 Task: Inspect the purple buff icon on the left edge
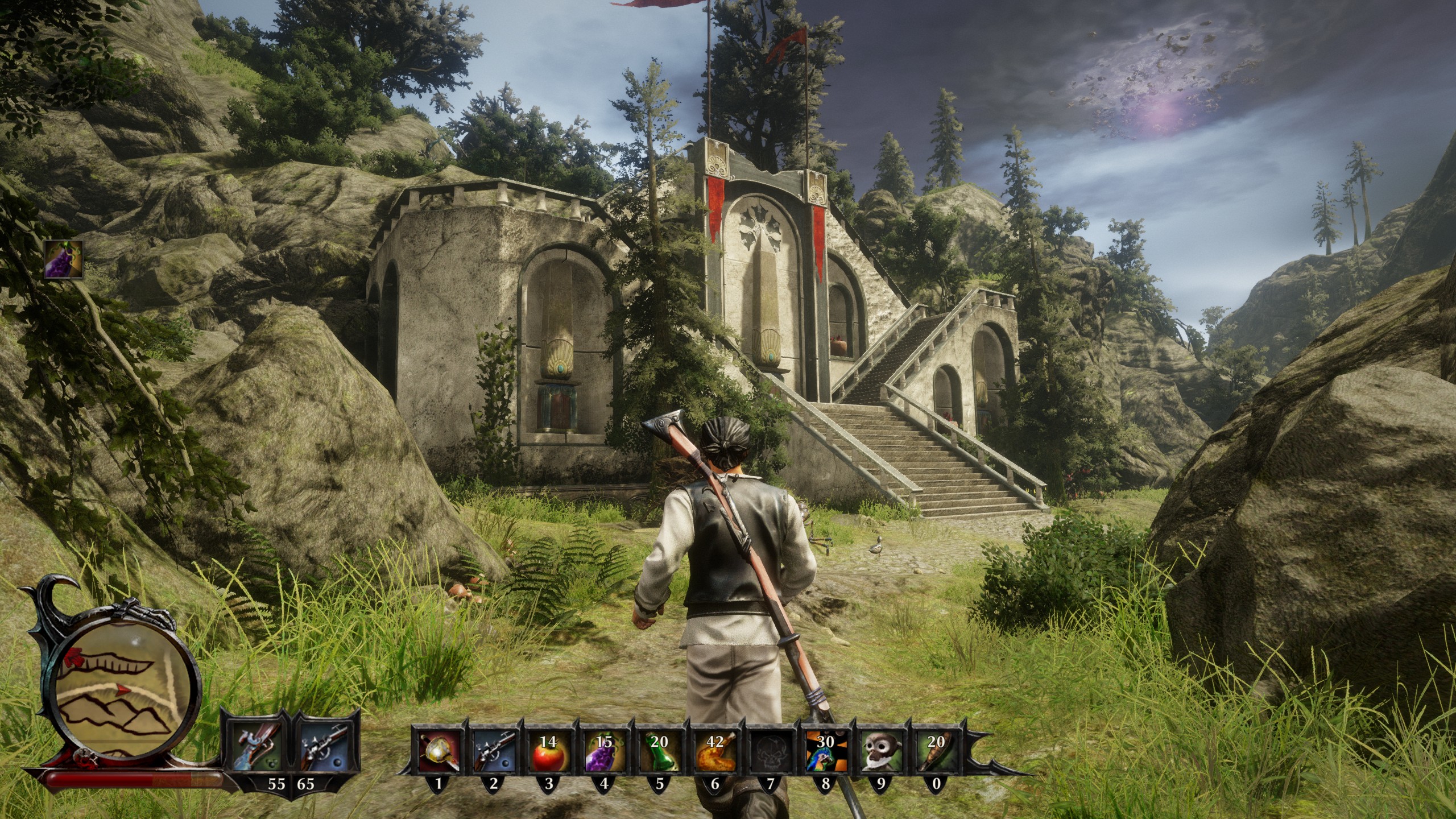(x=63, y=259)
